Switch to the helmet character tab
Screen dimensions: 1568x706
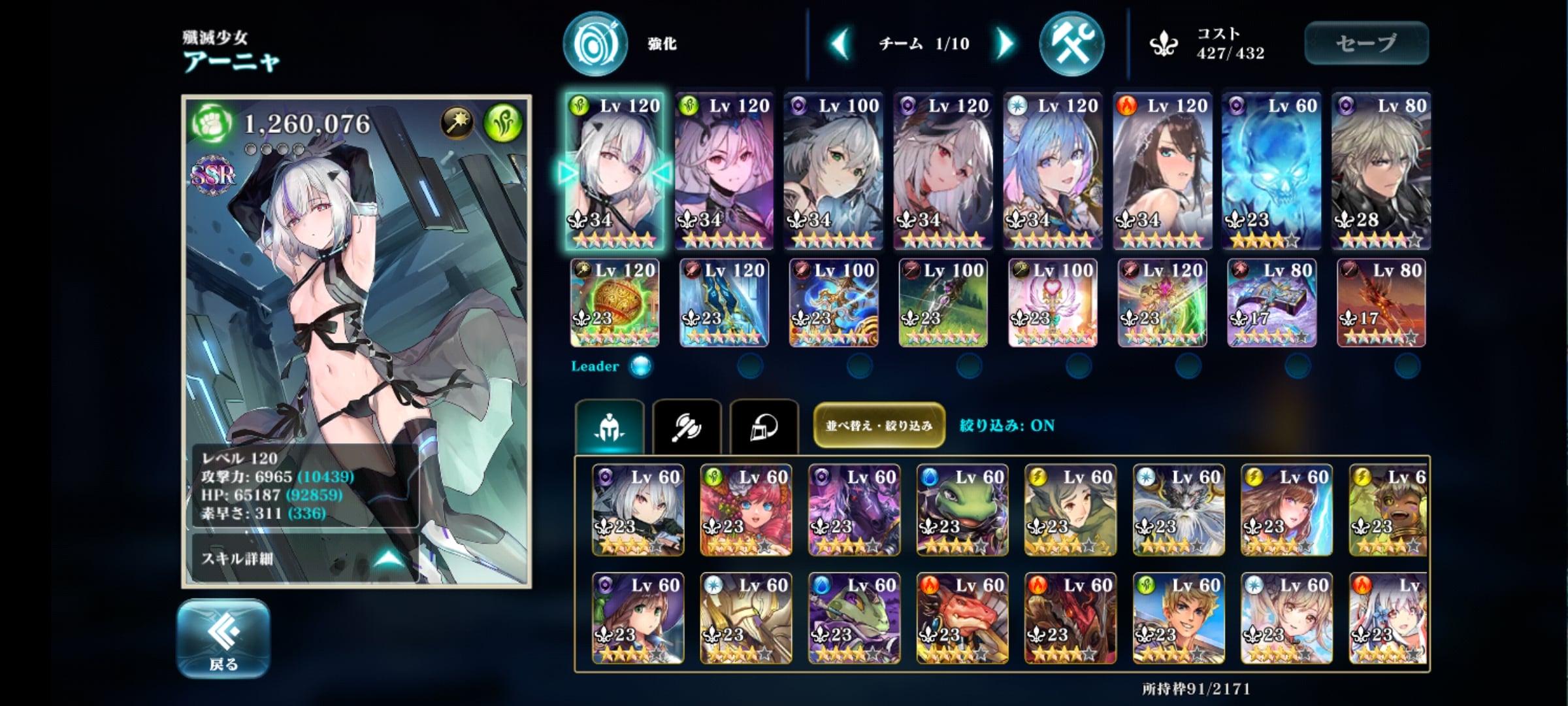[610, 427]
